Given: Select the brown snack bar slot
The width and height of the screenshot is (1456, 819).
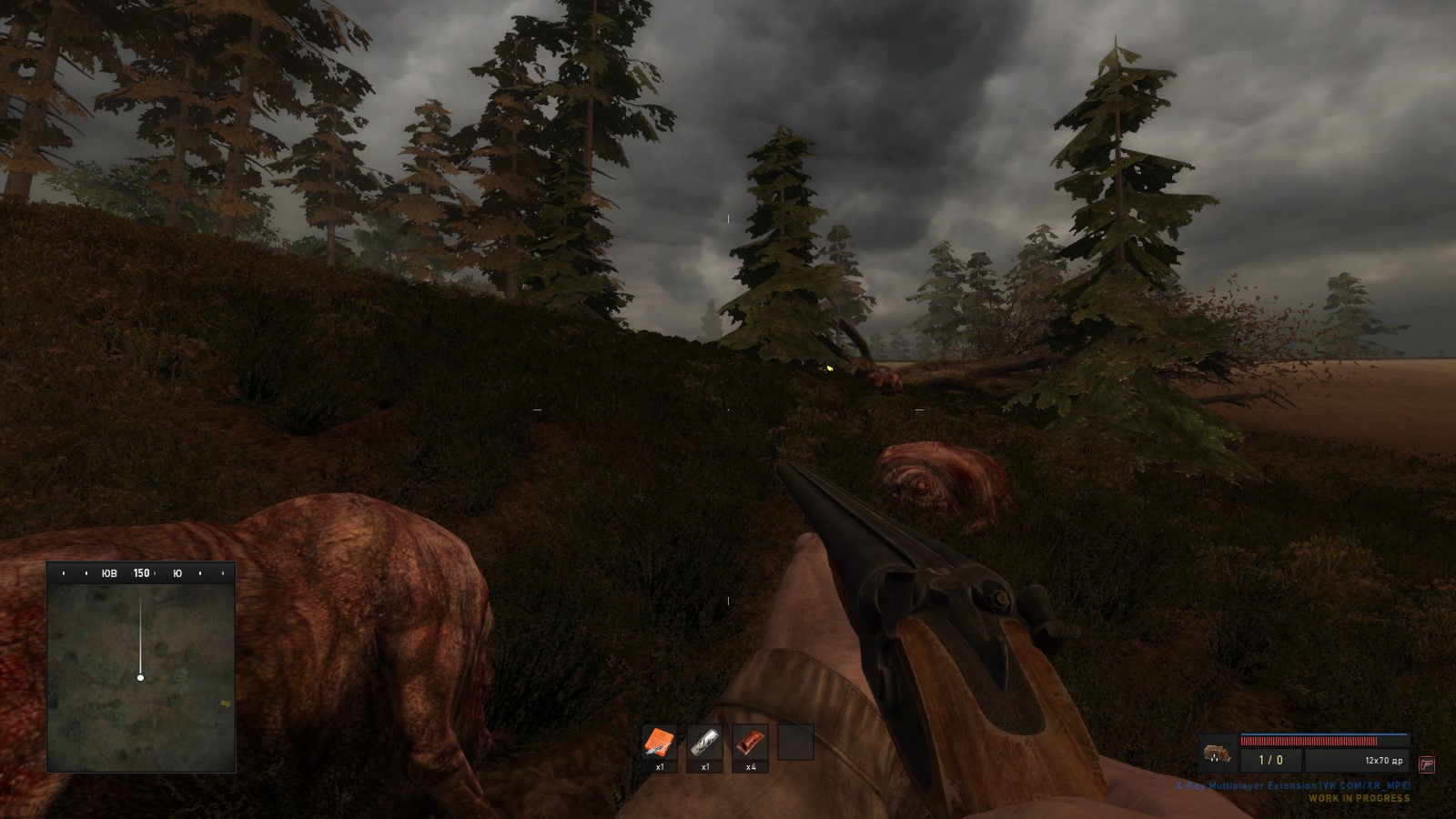Looking at the screenshot, I should 750,743.
